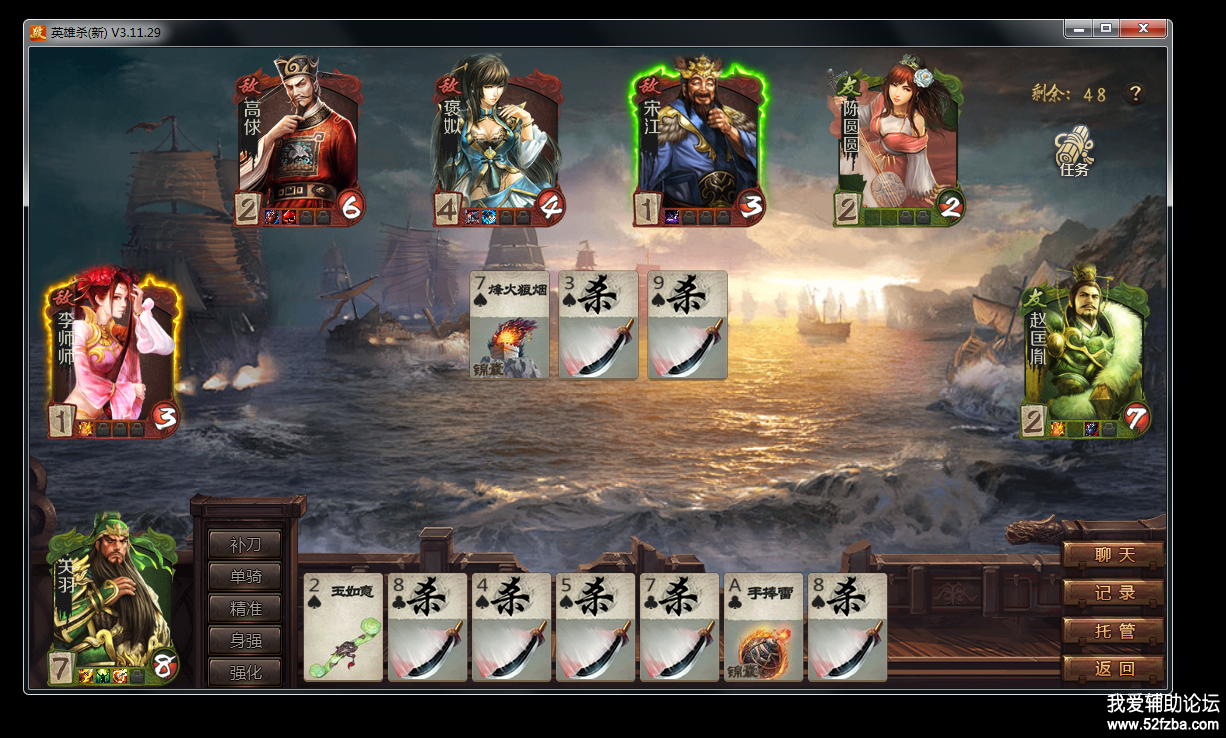Screen dimensions: 1226x738
Task: Use the 单骑 skill
Action: point(245,577)
